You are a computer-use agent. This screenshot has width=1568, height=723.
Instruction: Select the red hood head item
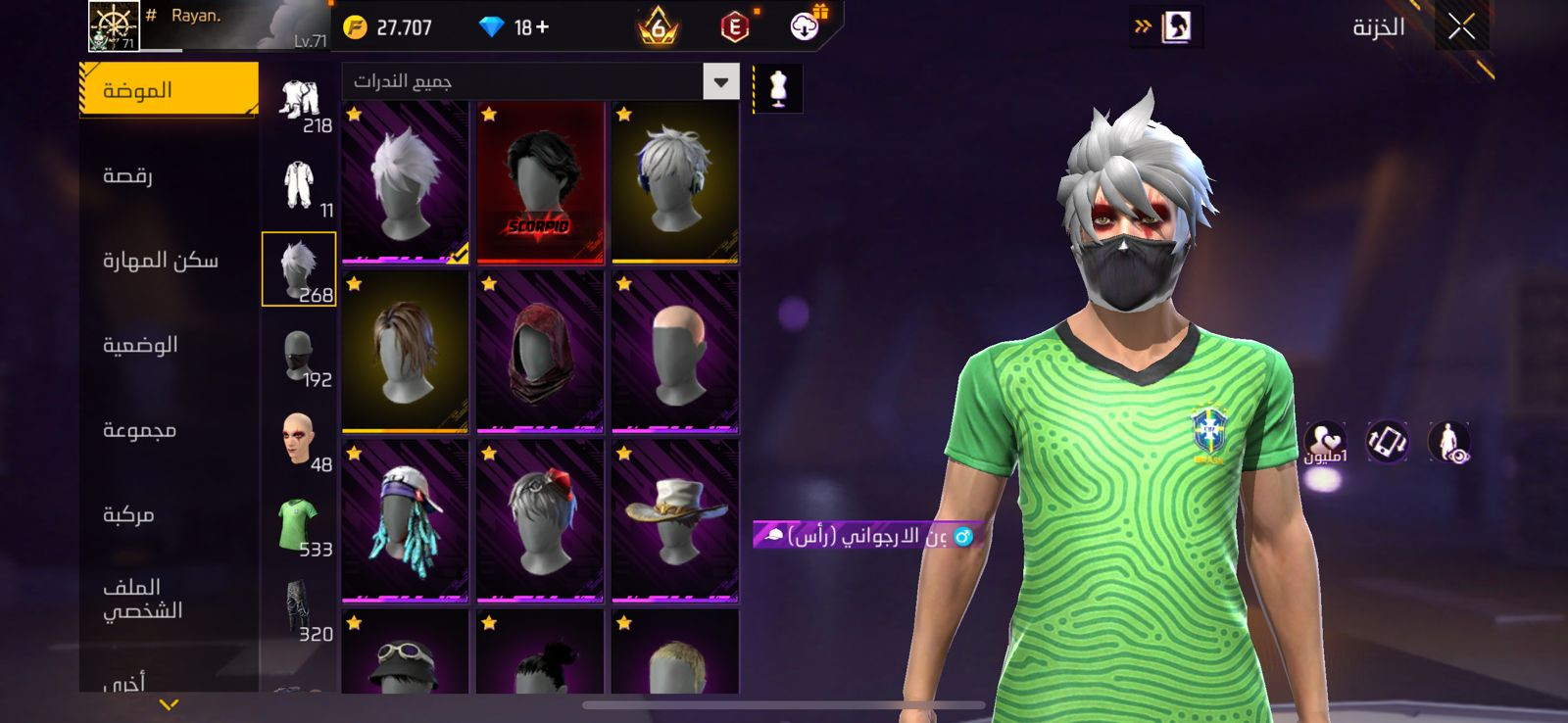(x=540, y=353)
